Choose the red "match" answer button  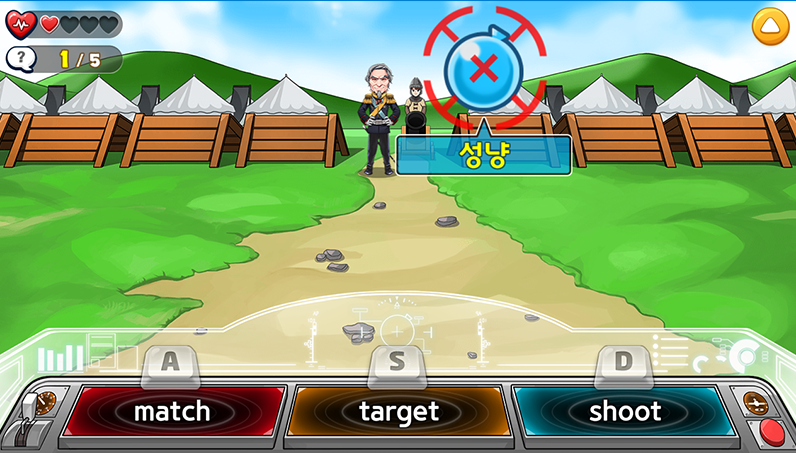[x=172, y=411]
